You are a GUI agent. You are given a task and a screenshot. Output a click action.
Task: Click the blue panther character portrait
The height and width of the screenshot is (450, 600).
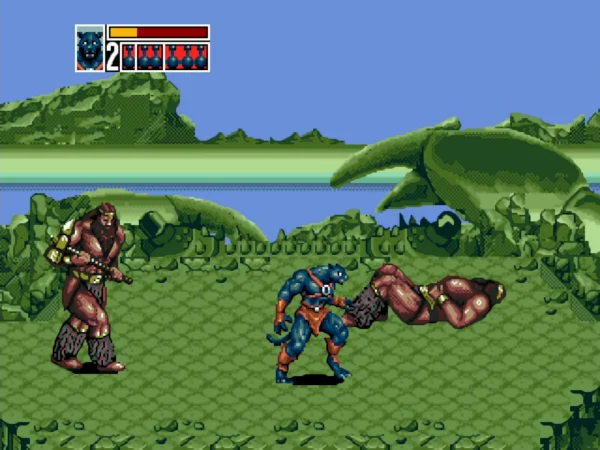tap(89, 48)
